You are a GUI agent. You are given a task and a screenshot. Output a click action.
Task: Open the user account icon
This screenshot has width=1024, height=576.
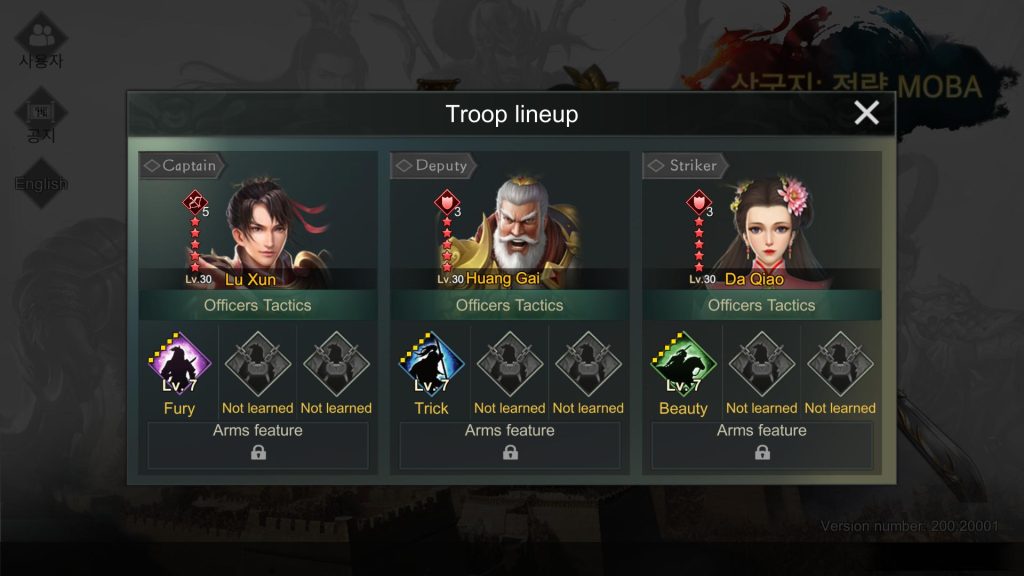point(41,40)
